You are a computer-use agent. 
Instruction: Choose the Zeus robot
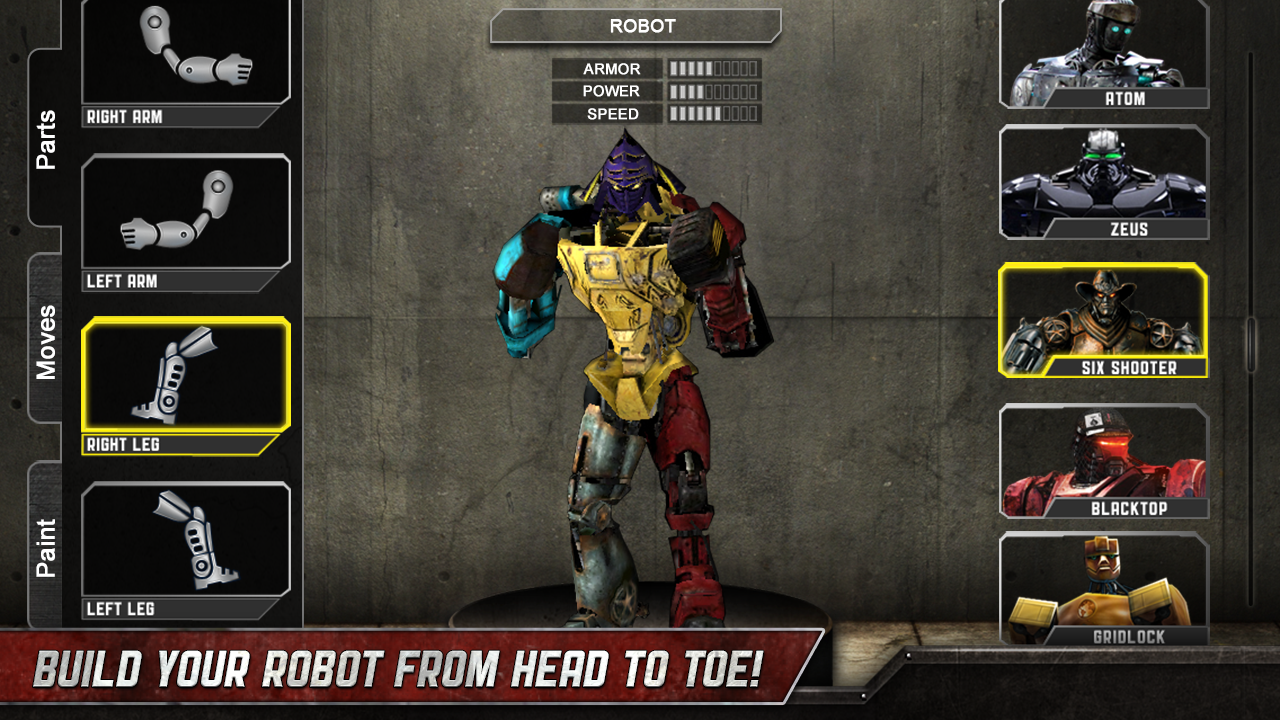pos(1103,180)
